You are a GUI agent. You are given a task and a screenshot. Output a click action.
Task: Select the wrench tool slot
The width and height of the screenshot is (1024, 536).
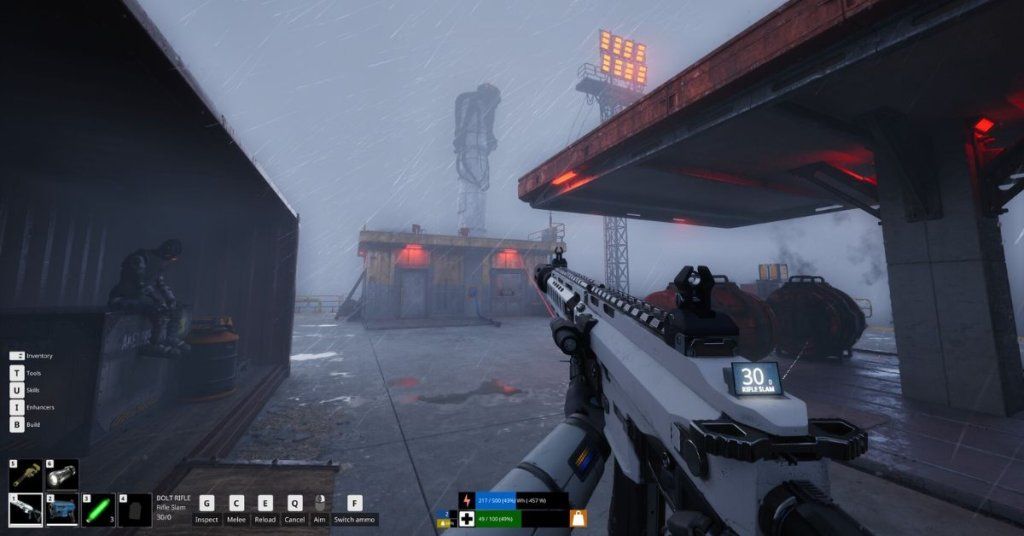click(x=25, y=475)
